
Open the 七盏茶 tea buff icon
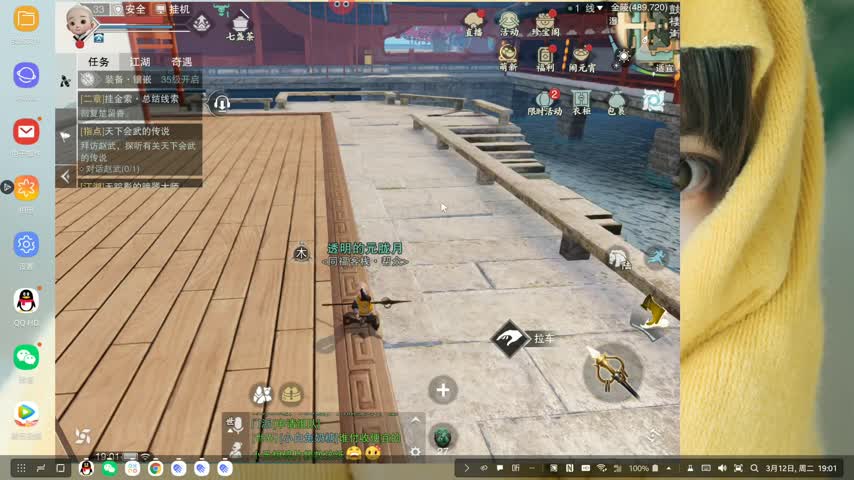click(240, 22)
